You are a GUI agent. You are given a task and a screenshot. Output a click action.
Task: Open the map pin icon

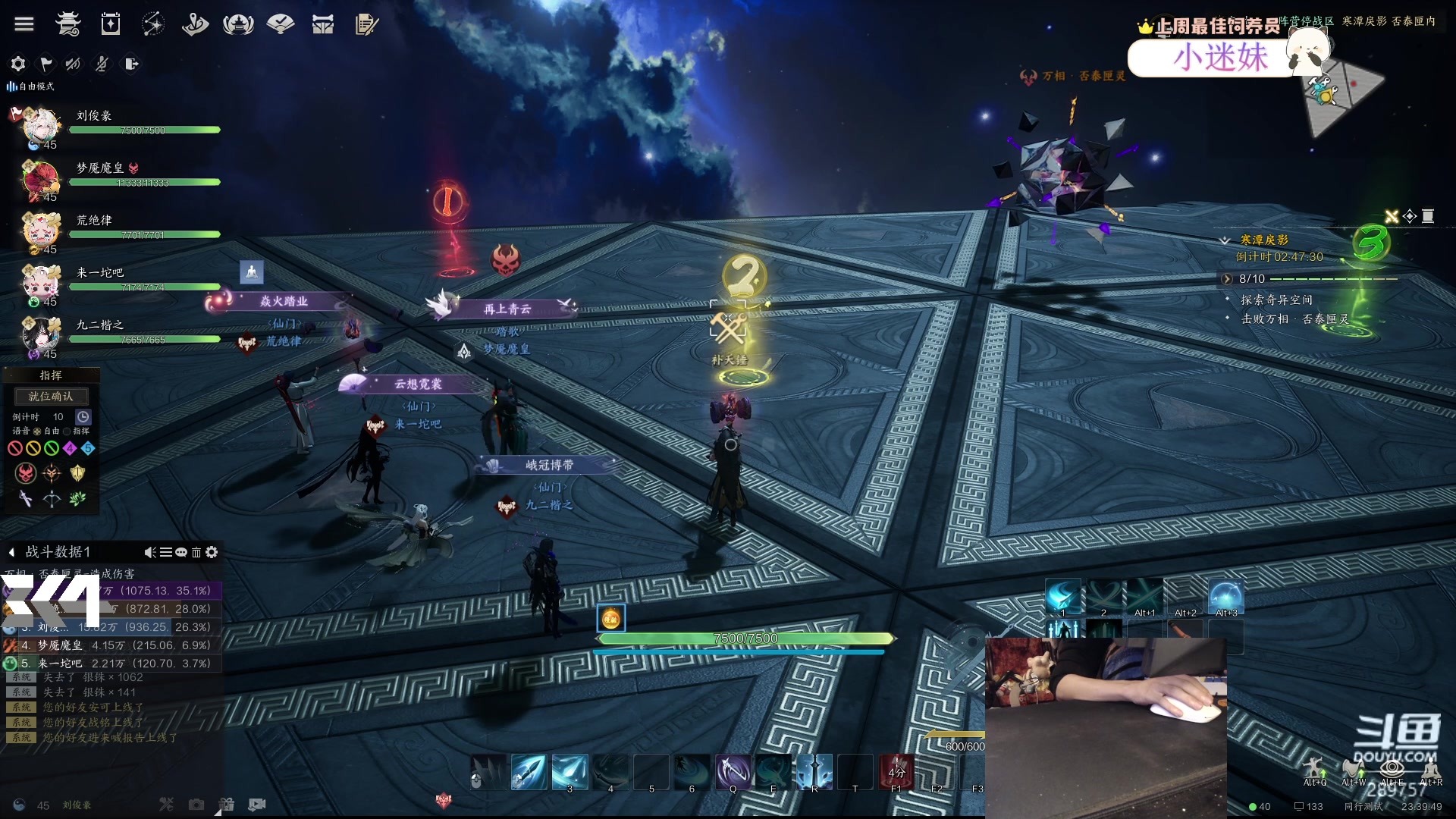[x=195, y=24]
